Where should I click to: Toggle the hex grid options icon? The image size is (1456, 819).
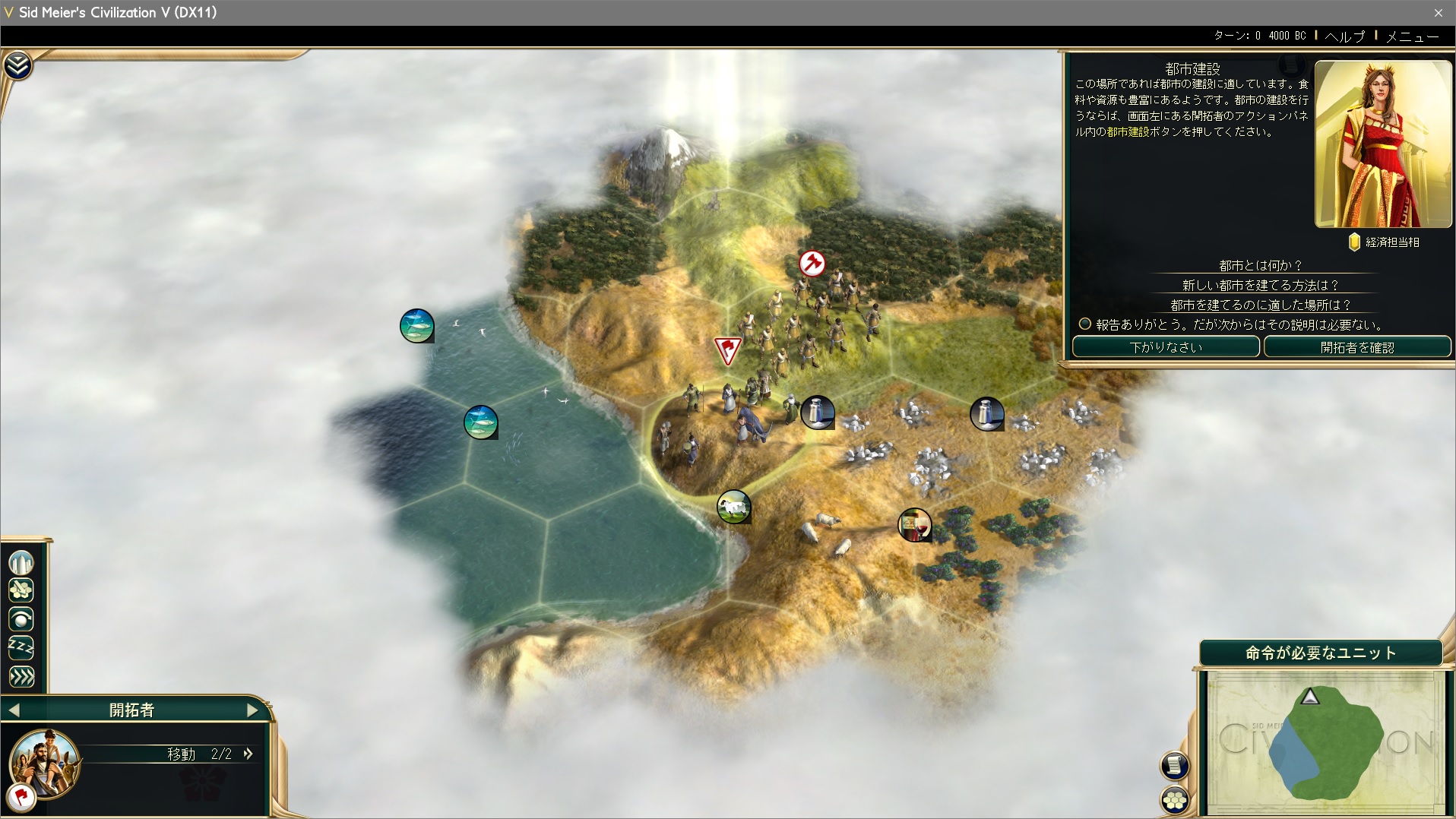[1174, 800]
